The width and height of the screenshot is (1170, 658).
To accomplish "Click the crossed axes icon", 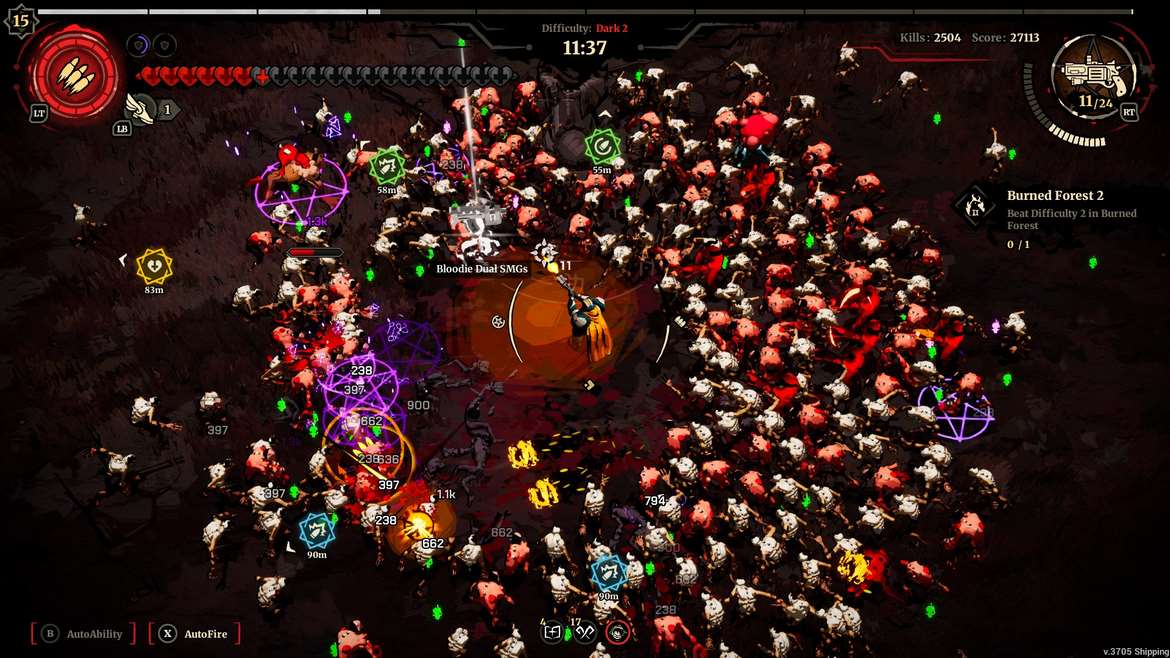I will pos(585,631).
